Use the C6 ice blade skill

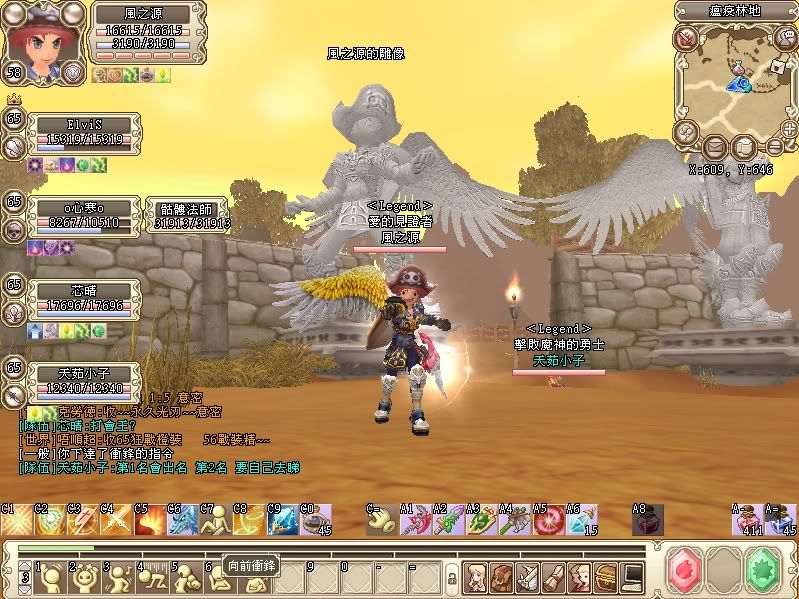[x=182, y=521]
